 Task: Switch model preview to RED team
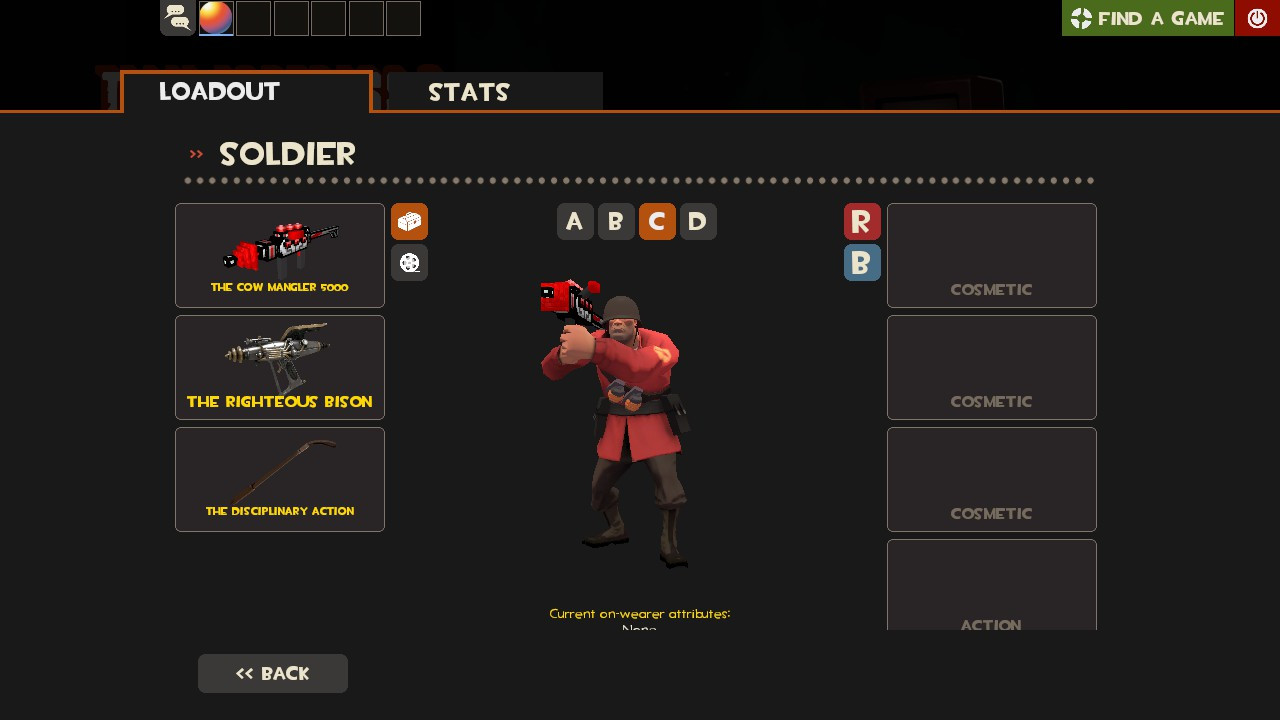(x=862, y=221)
